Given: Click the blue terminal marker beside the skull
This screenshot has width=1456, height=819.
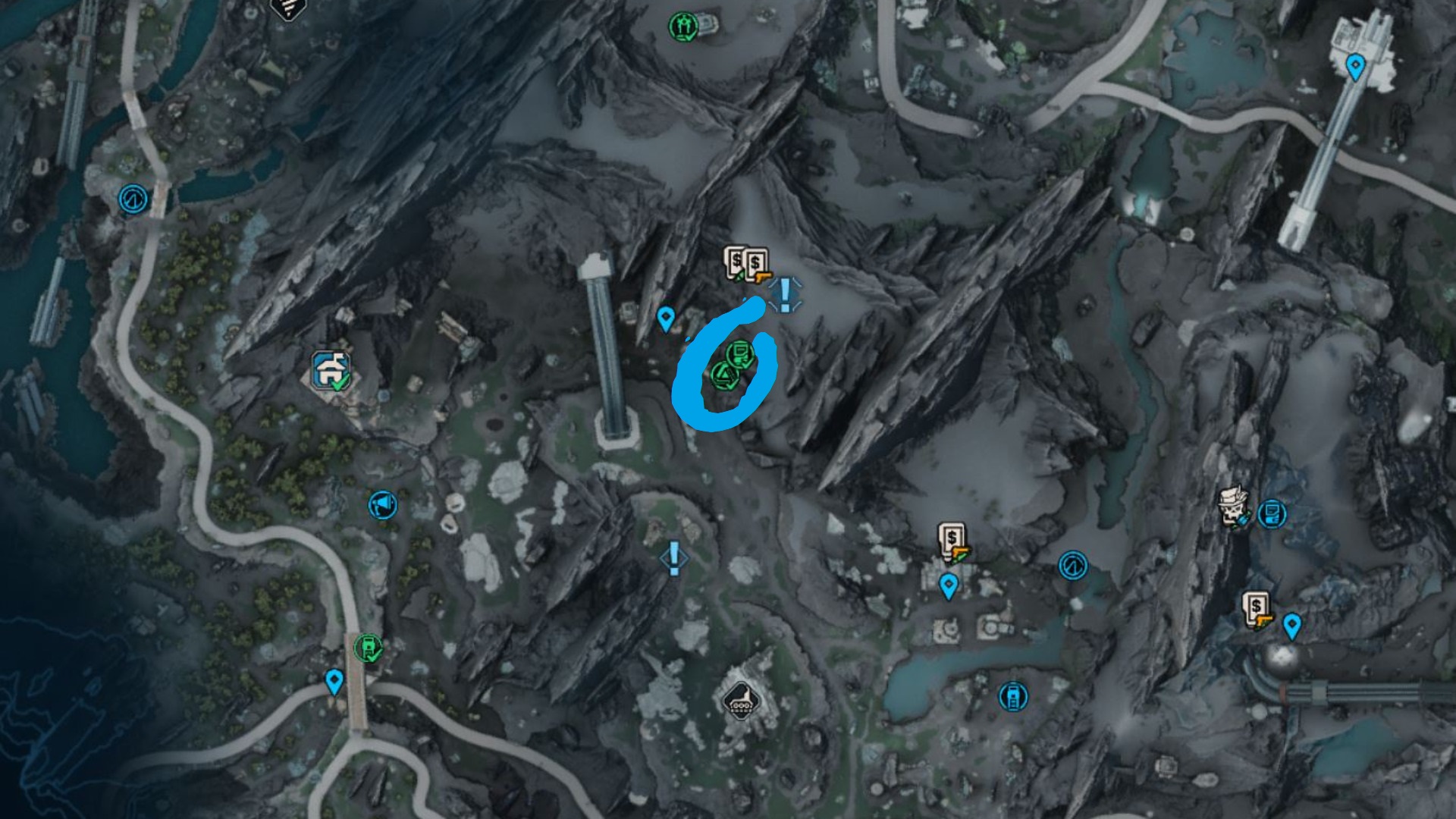Looking at the screenshot, I should click(x=1272, y=514).
